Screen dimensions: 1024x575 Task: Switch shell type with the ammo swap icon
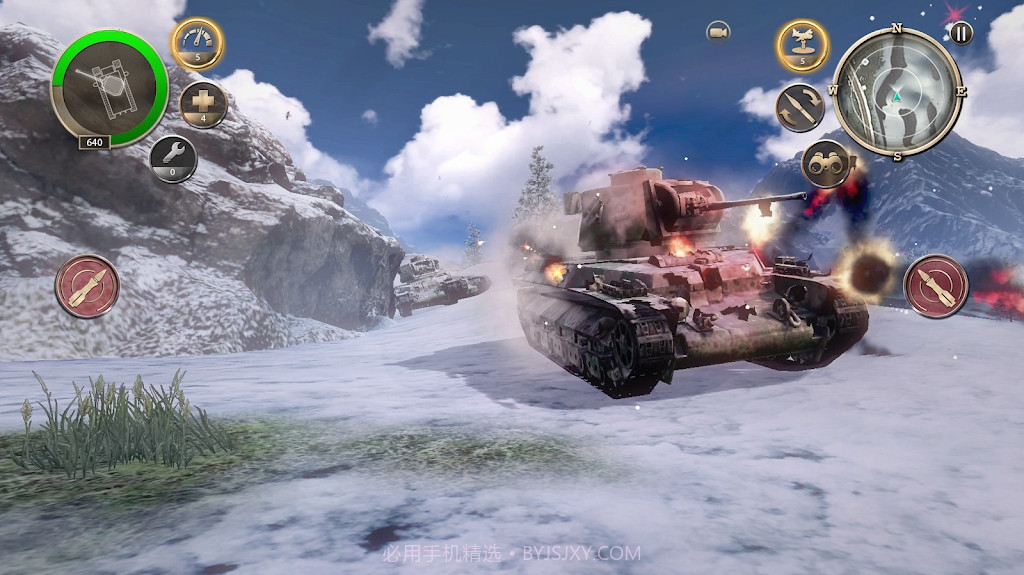pyautogui.click(x=800, y=108)
